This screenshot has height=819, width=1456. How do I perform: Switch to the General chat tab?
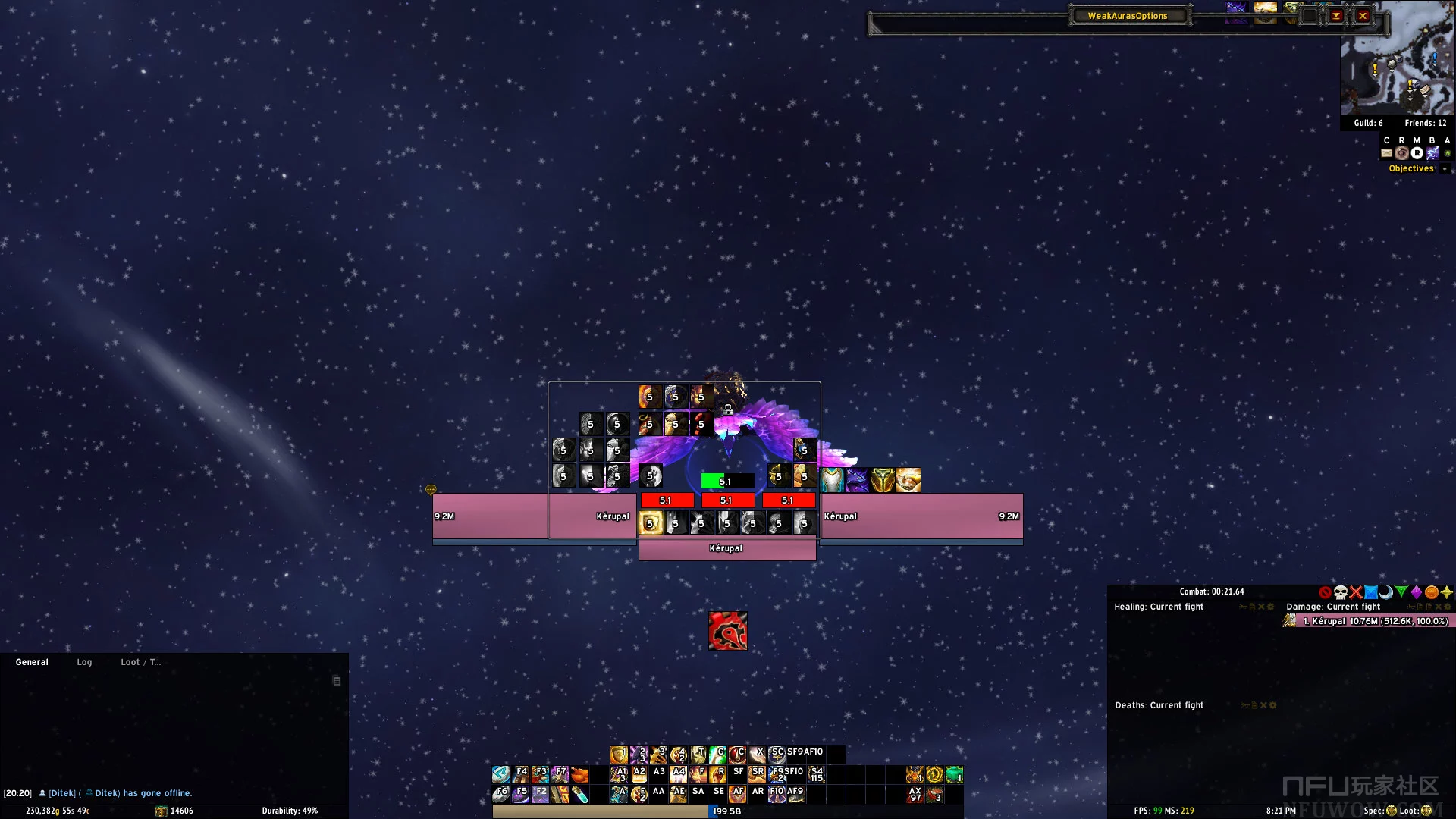tap(32, 662)
